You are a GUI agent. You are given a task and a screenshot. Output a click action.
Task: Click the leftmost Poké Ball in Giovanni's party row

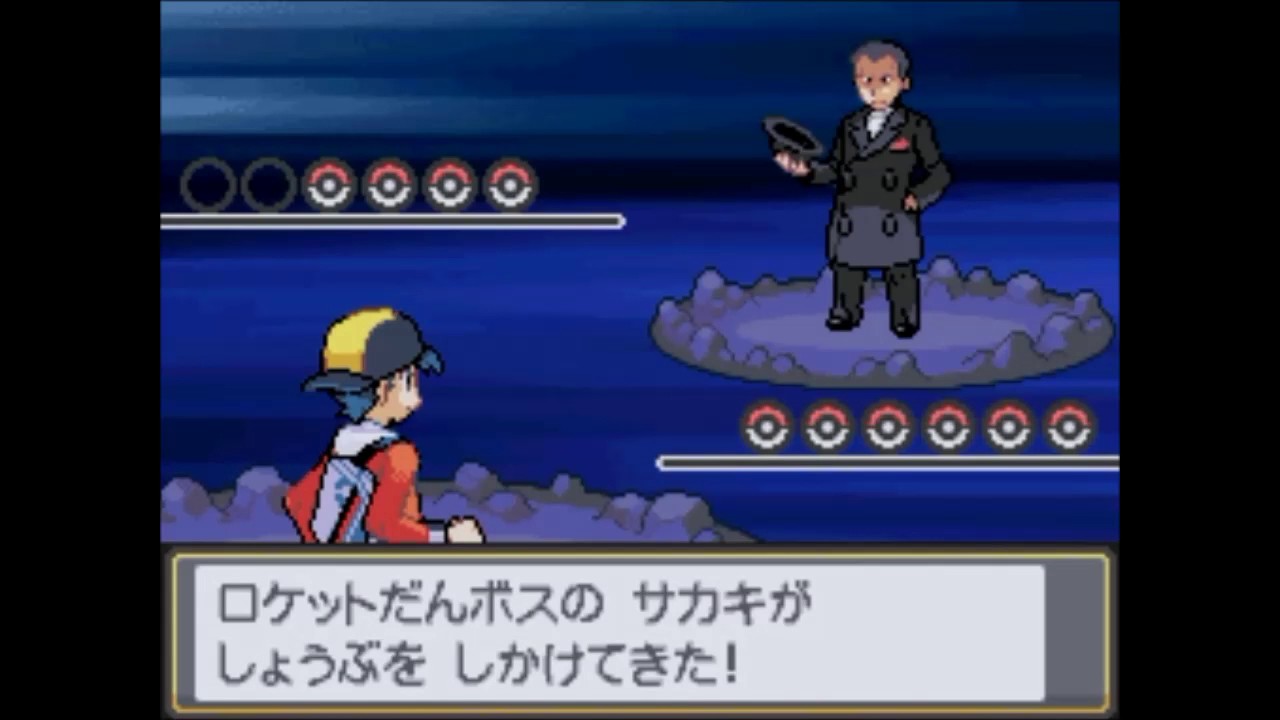(x=767, y=428)
